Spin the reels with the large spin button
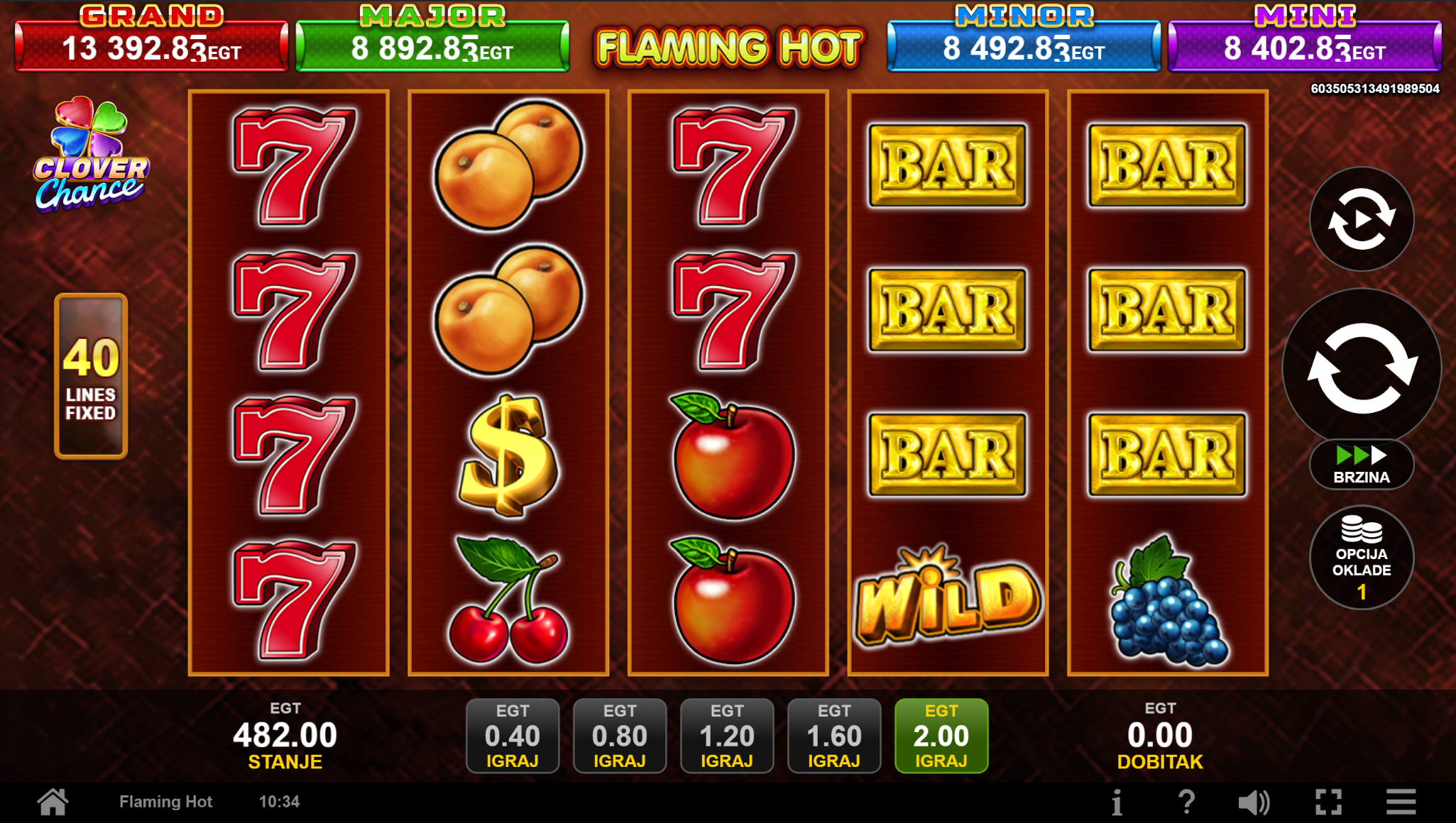1456x823 pixels. pos(1362,368)
